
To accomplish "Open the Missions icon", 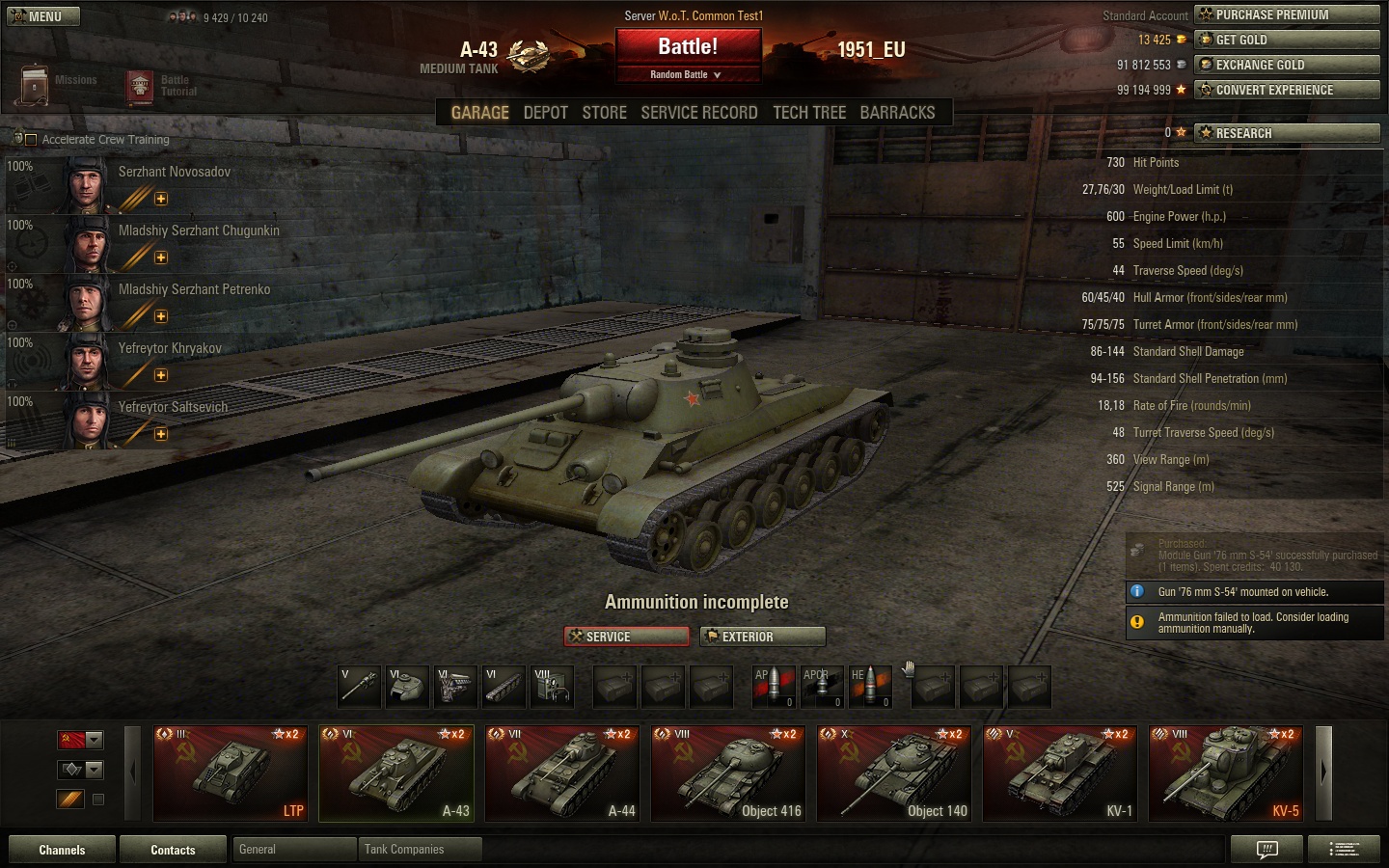I will pyautogui.click(x=36, y=85).
